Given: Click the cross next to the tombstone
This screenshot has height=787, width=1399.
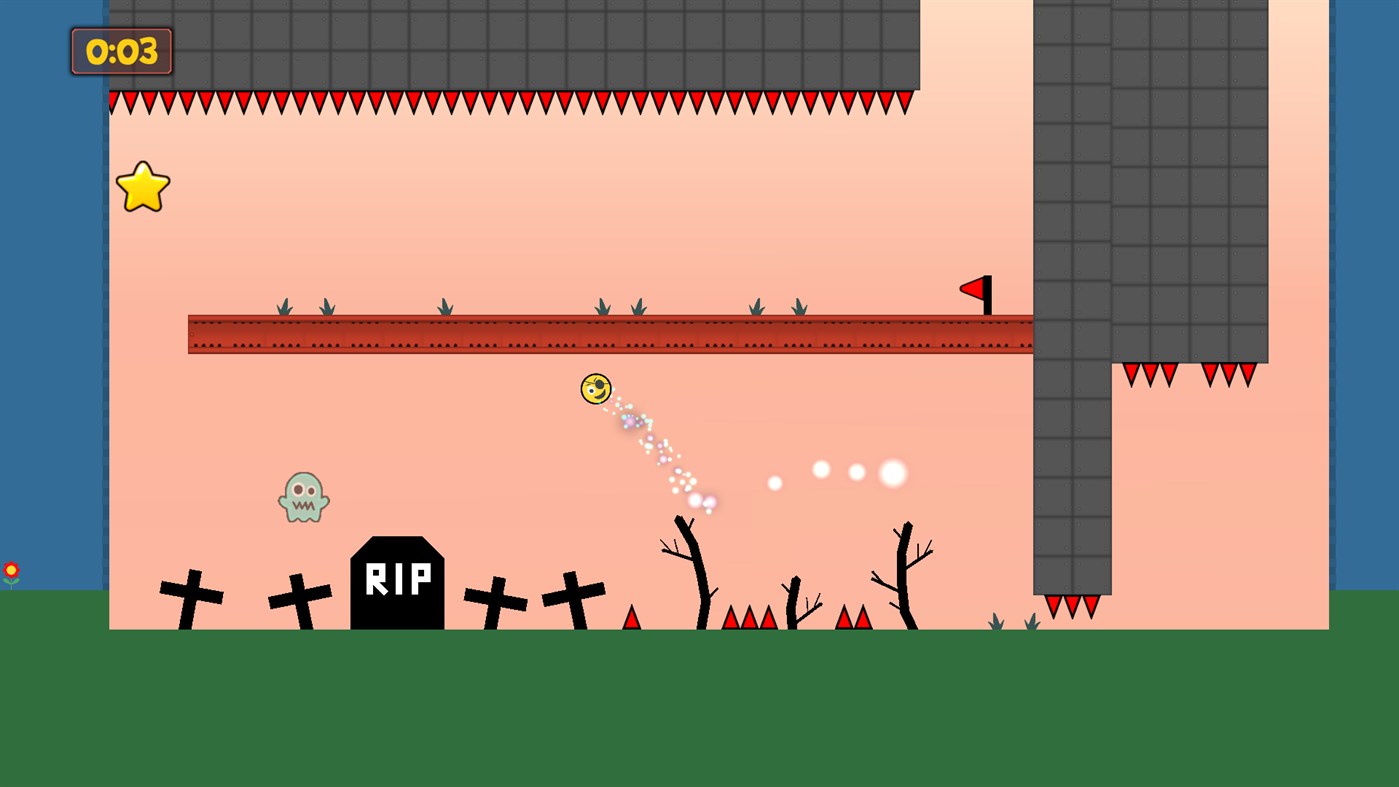Looking at the screenshot, I should (299, 598).
